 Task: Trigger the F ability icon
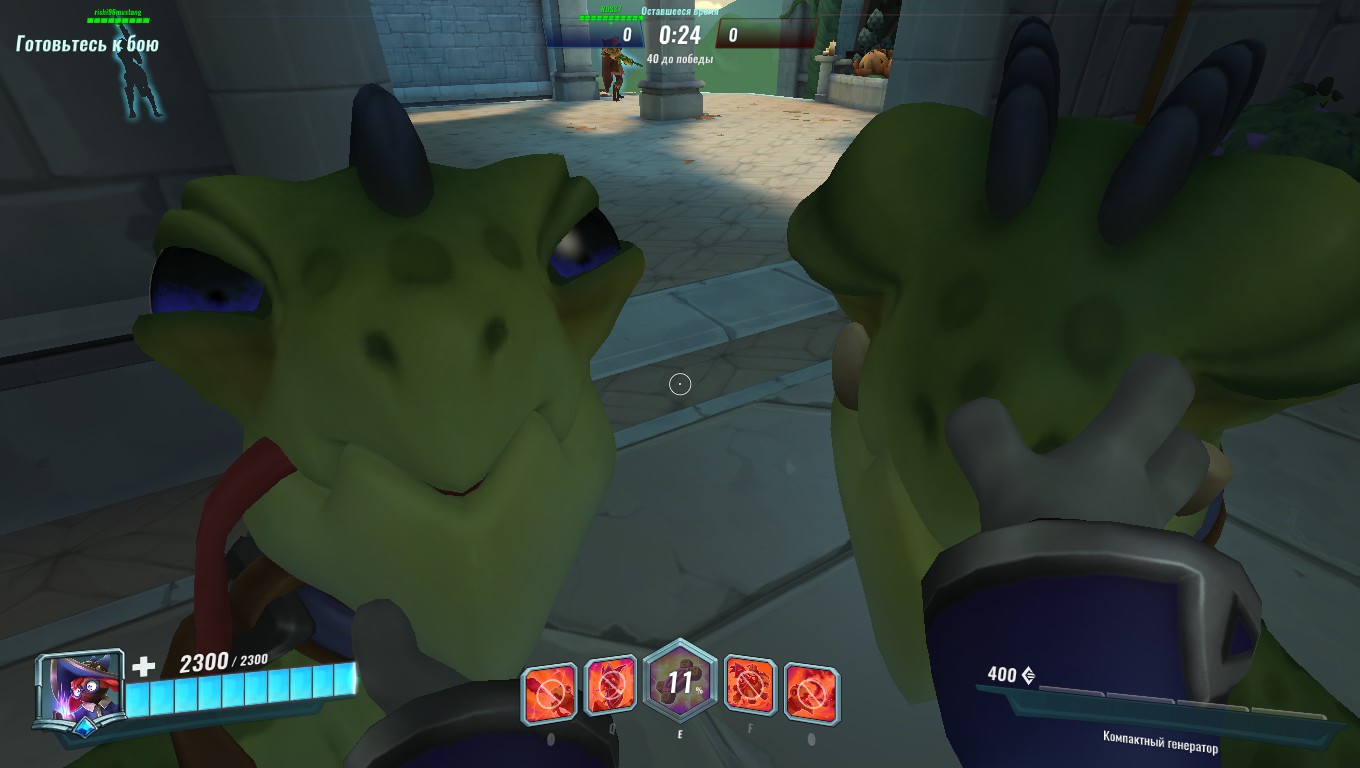click(x=751, y=687)
